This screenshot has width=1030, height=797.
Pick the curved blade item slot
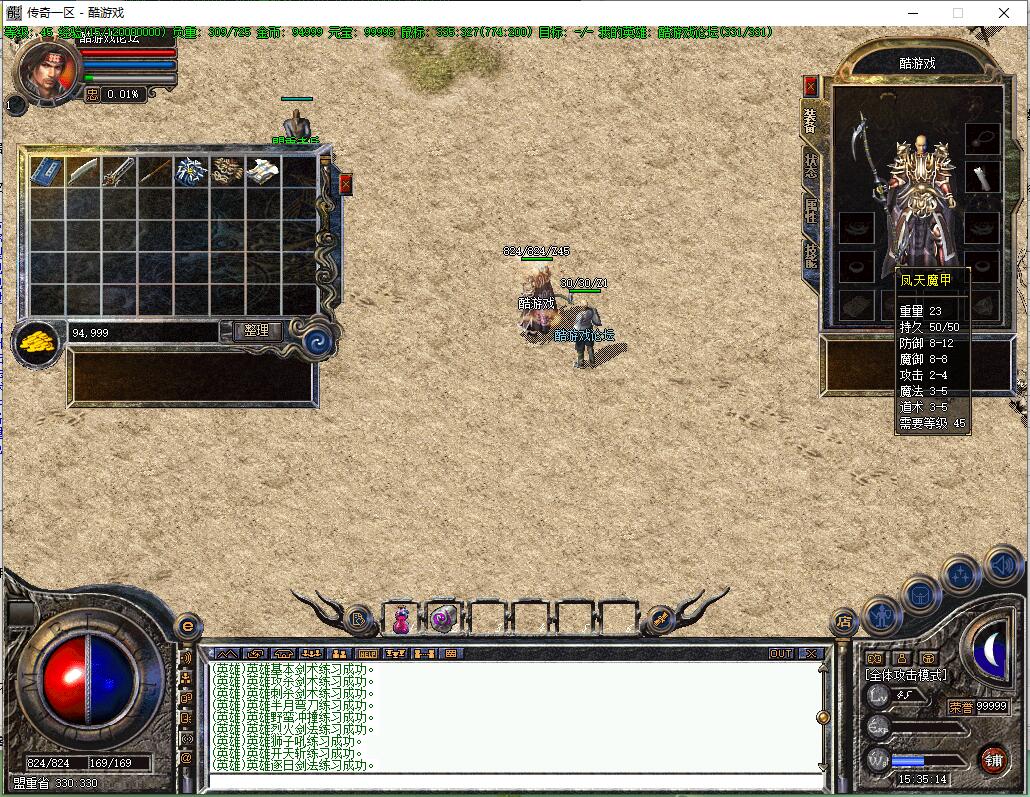[x=83, y=171]
